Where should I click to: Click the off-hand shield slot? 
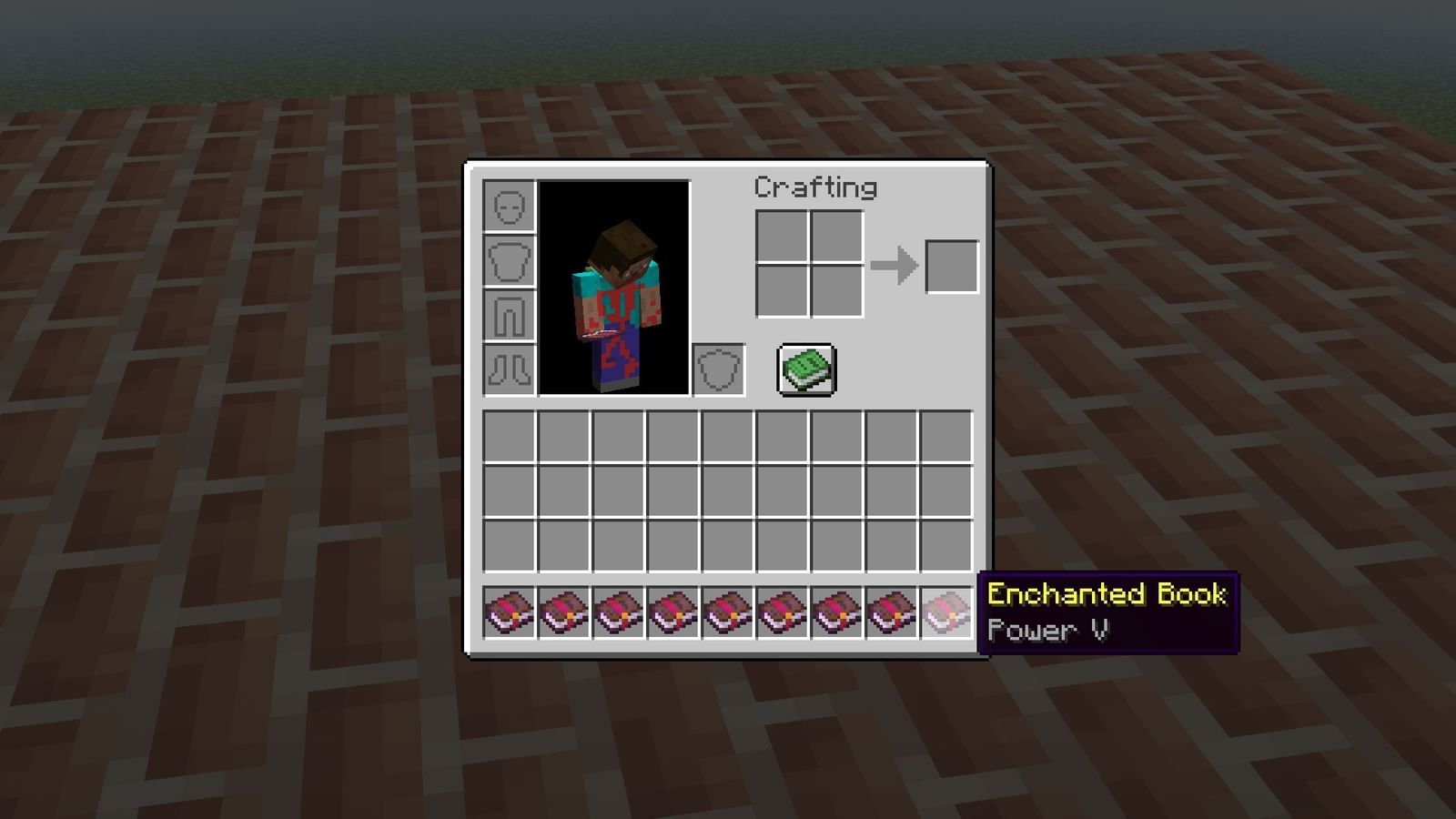pos(717,368)
